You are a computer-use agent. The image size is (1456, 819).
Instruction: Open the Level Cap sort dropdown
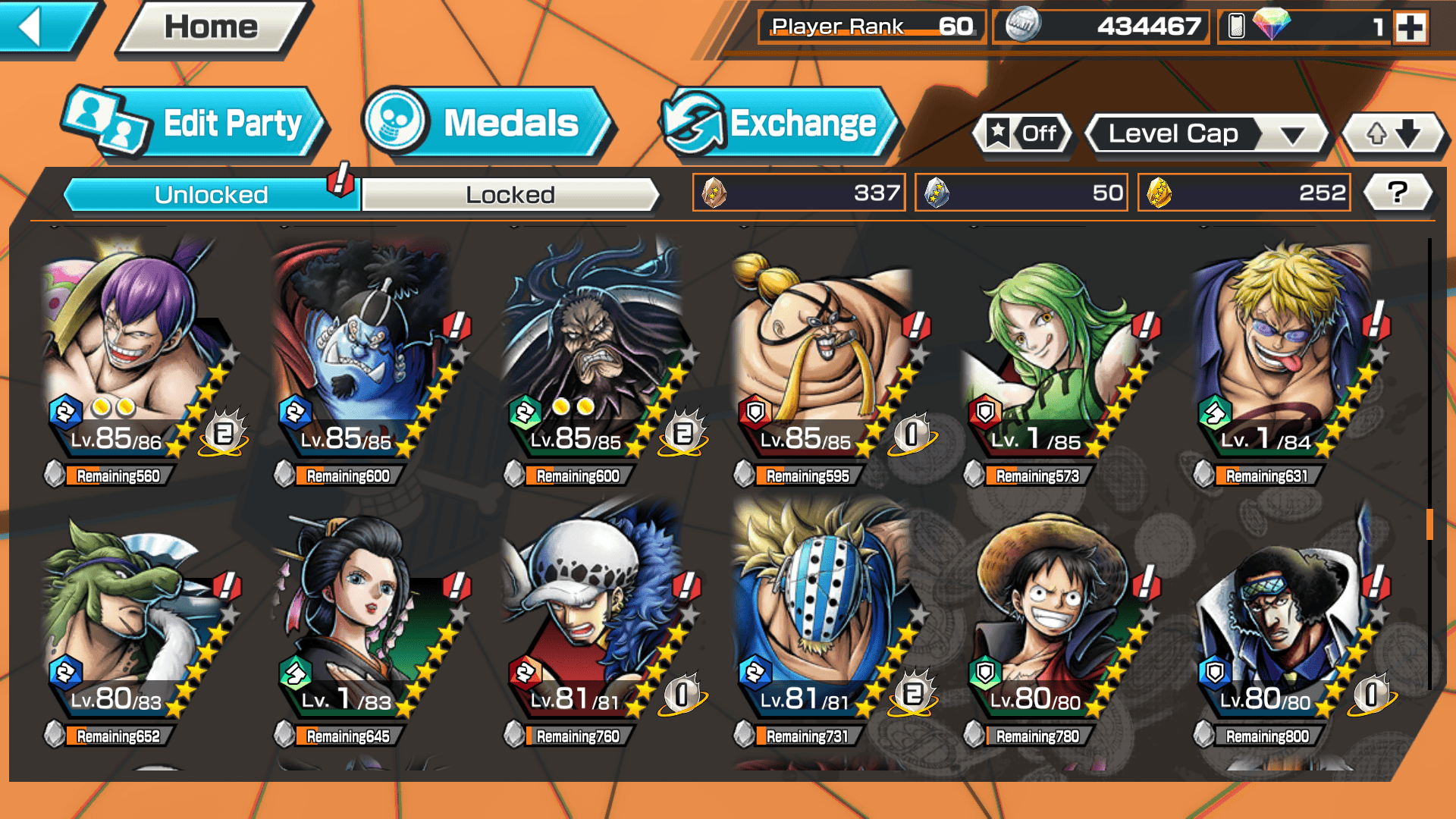tap(1207, 134)
